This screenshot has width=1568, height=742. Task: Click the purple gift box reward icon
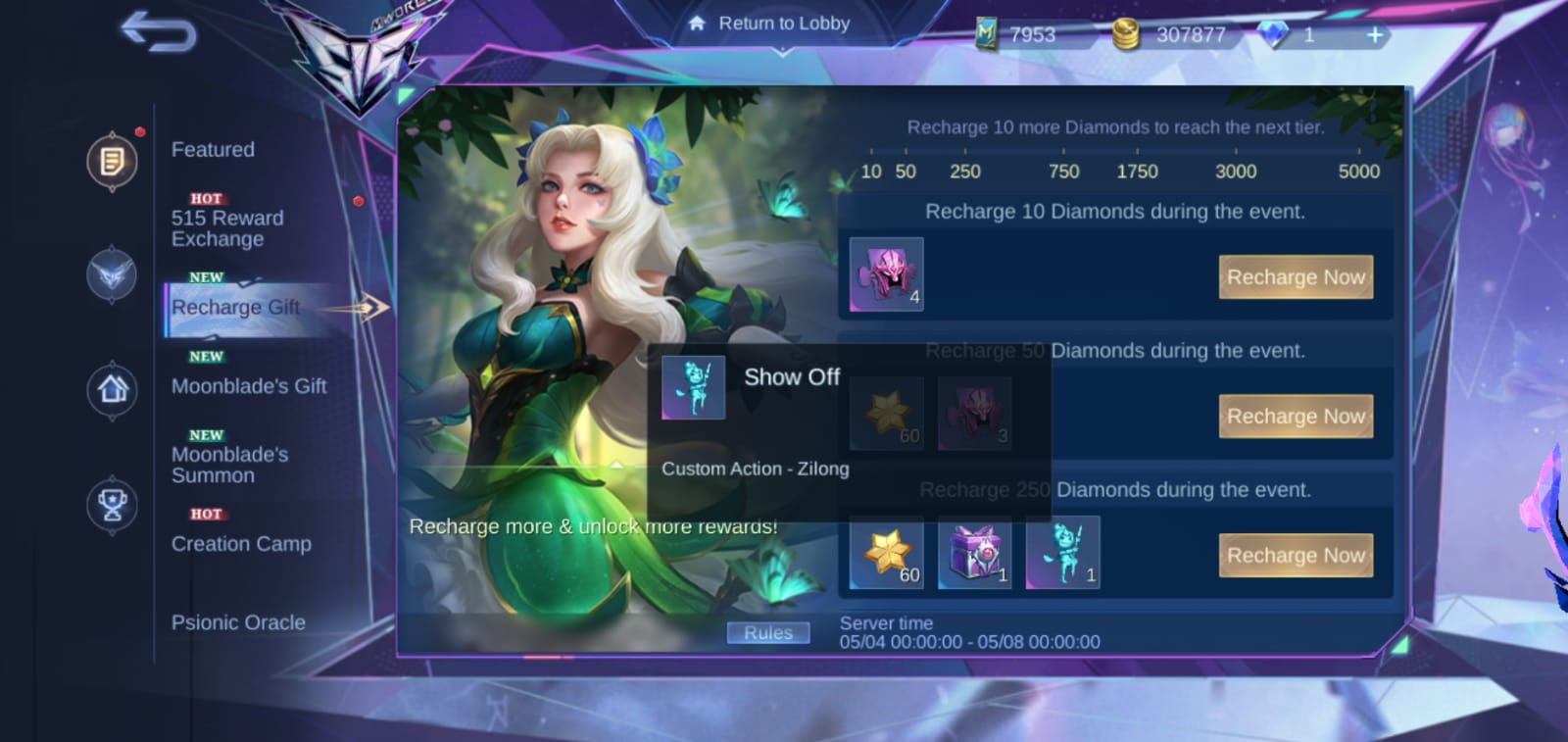[974, 552]
